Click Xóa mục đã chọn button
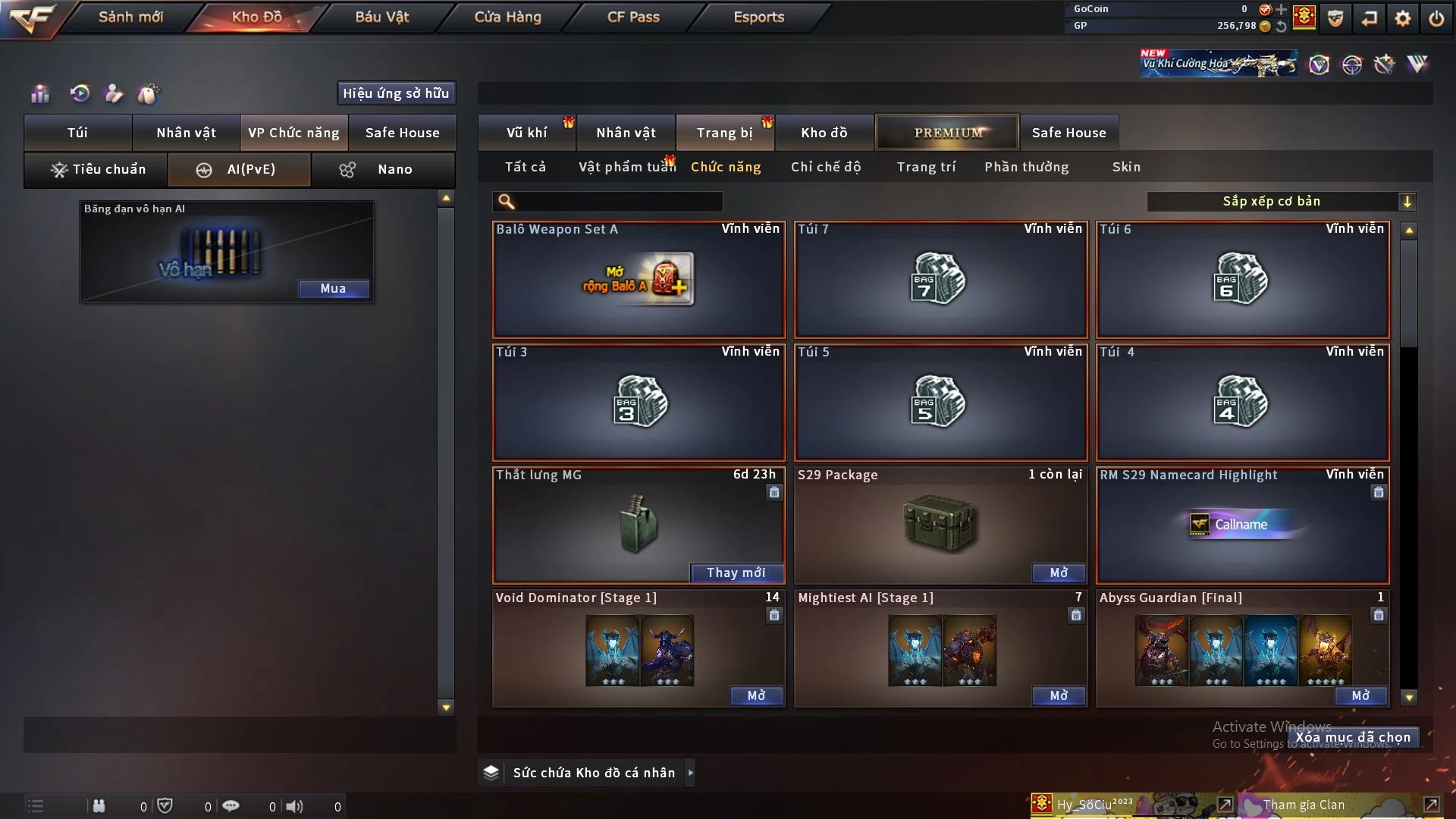This screenshot has height=819, width=1456. 1353,737
